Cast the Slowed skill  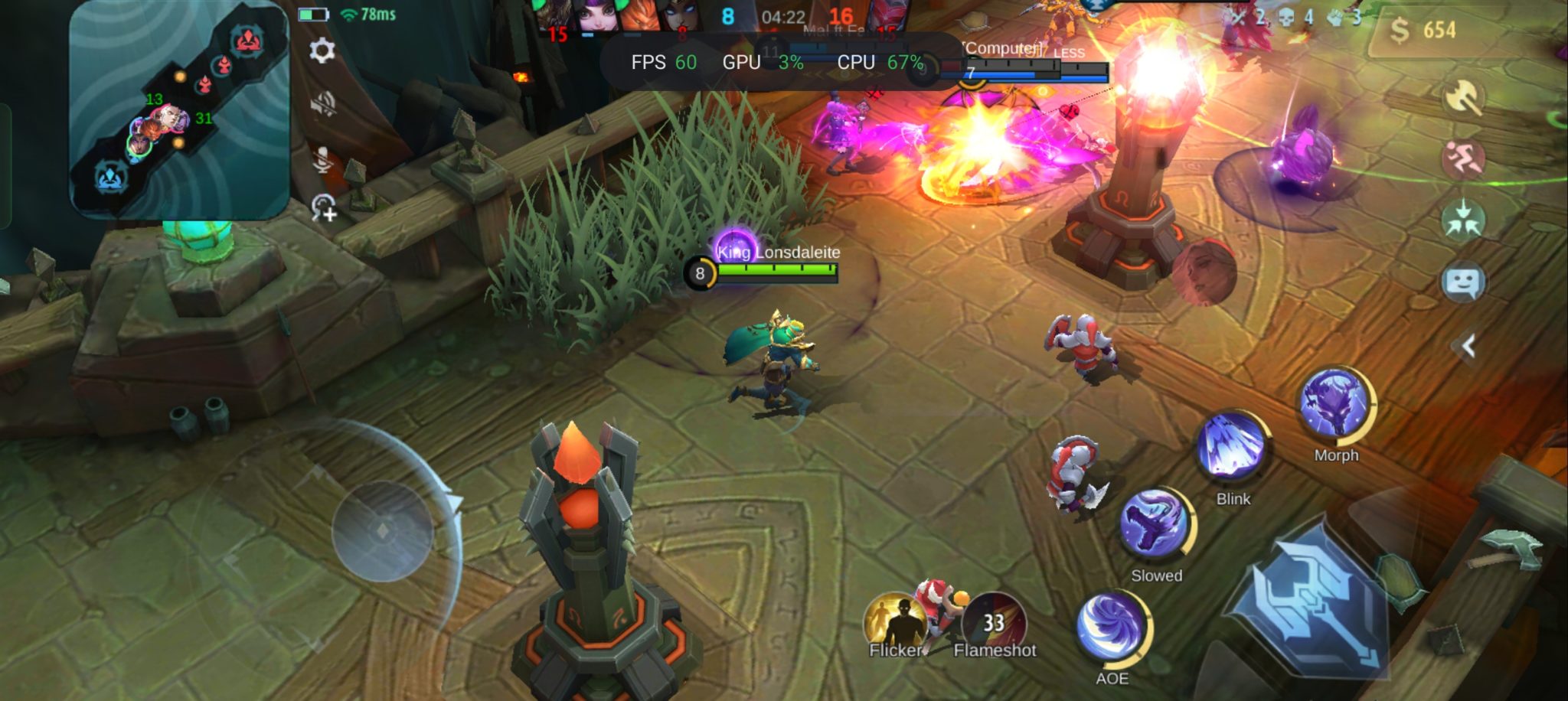coord(1155,524)
